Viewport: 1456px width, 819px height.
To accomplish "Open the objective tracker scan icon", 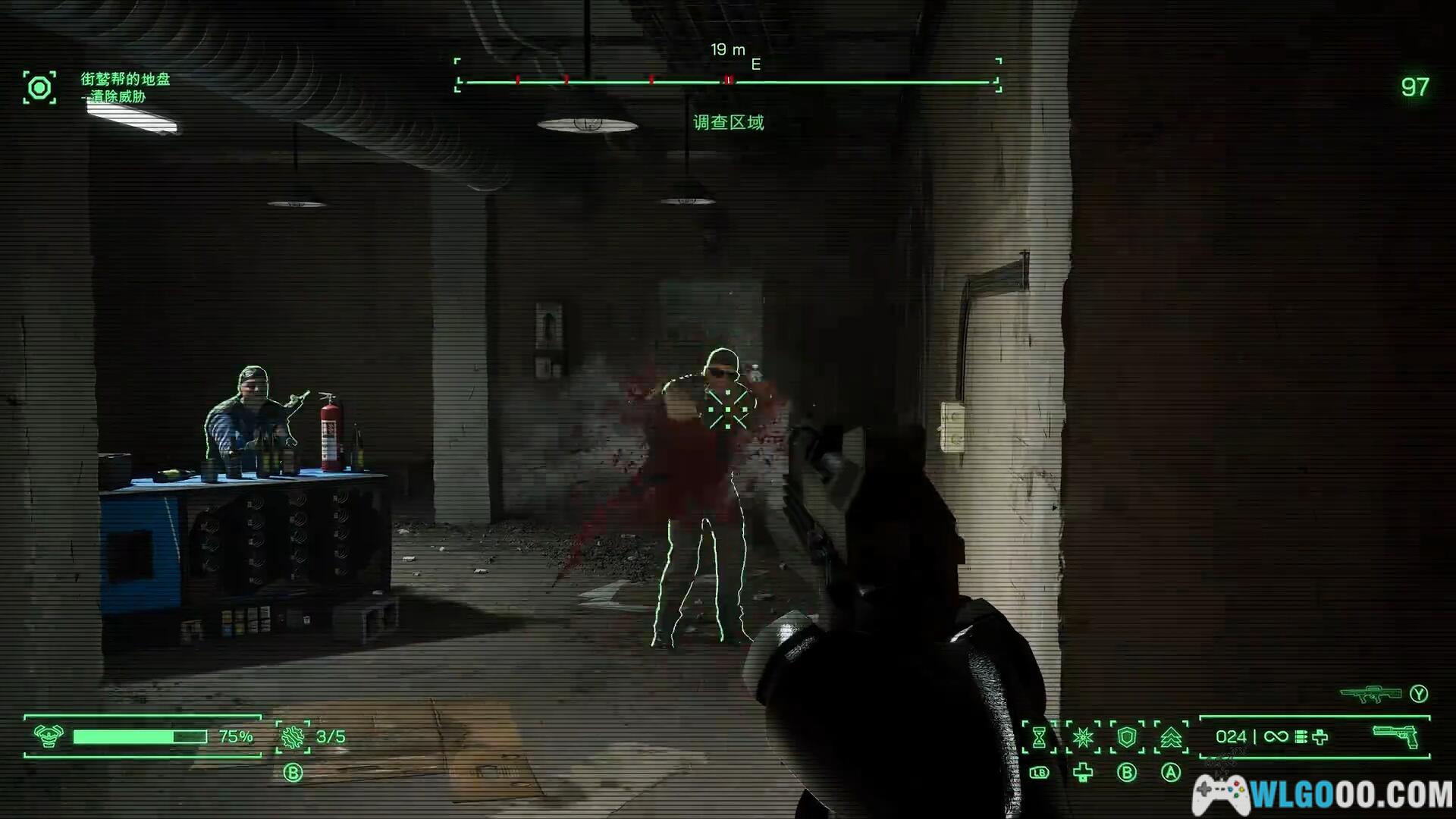I will point(39,88).
